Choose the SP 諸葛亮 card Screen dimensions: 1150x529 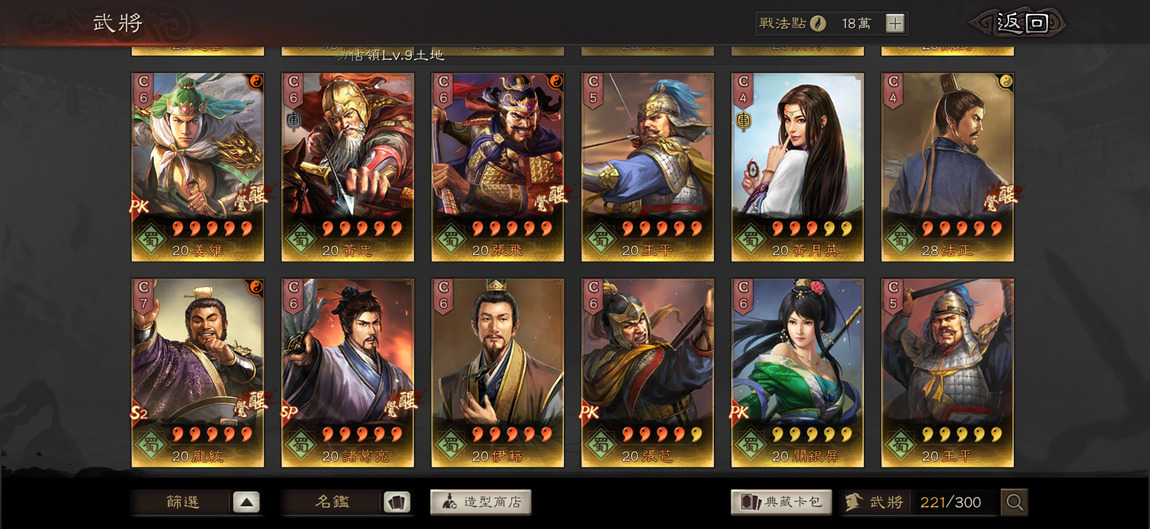tap(348, 372)
